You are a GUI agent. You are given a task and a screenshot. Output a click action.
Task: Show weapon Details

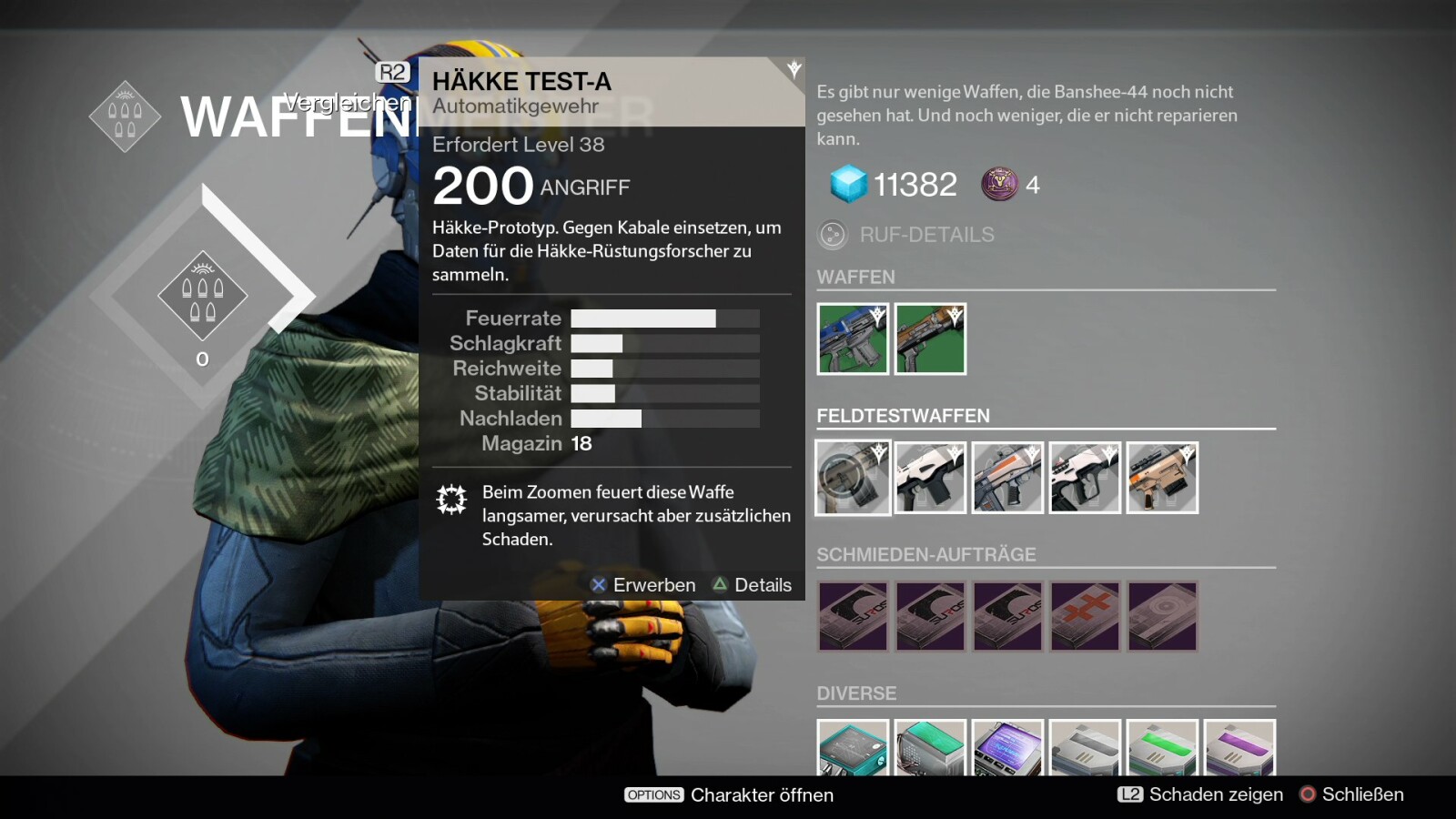(x=753, y=585)
